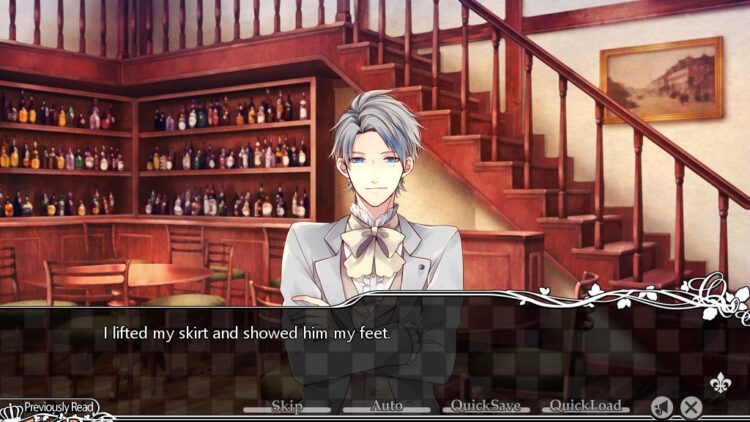This screenshot has height=422, width=750.
Task: QuickSave the current game
Action: [x=485, y=406]
